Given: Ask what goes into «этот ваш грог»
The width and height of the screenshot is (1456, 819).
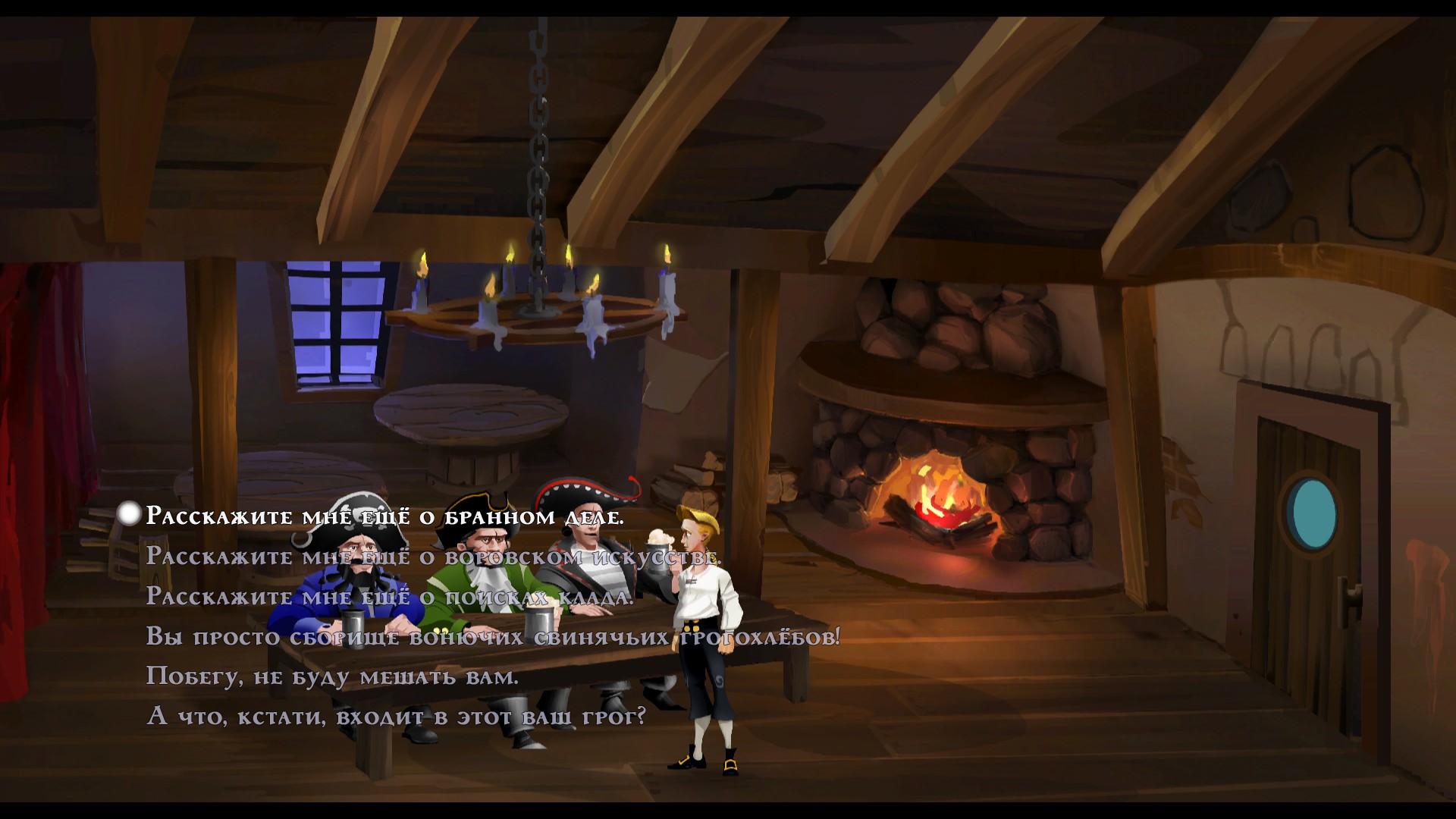Looking at the screenshot, I should (x=396, y=717).
